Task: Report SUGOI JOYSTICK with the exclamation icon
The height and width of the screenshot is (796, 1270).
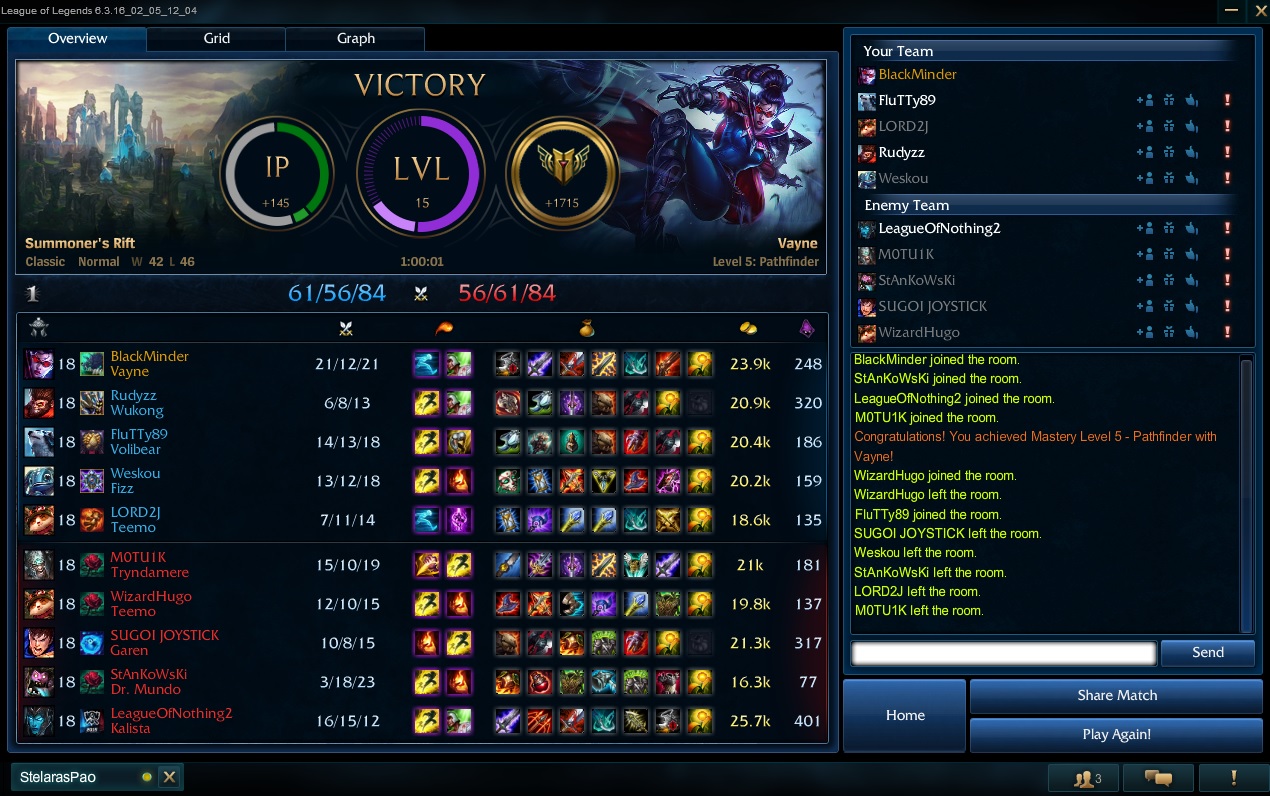Action: (1227, 307)
